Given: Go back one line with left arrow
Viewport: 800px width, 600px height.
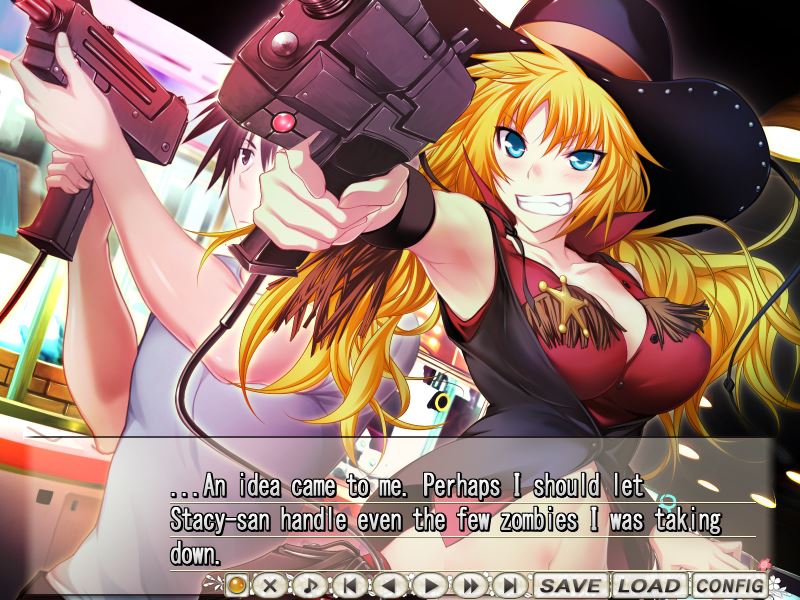Looking at the screenshot, I should click(x=390, y=586).
